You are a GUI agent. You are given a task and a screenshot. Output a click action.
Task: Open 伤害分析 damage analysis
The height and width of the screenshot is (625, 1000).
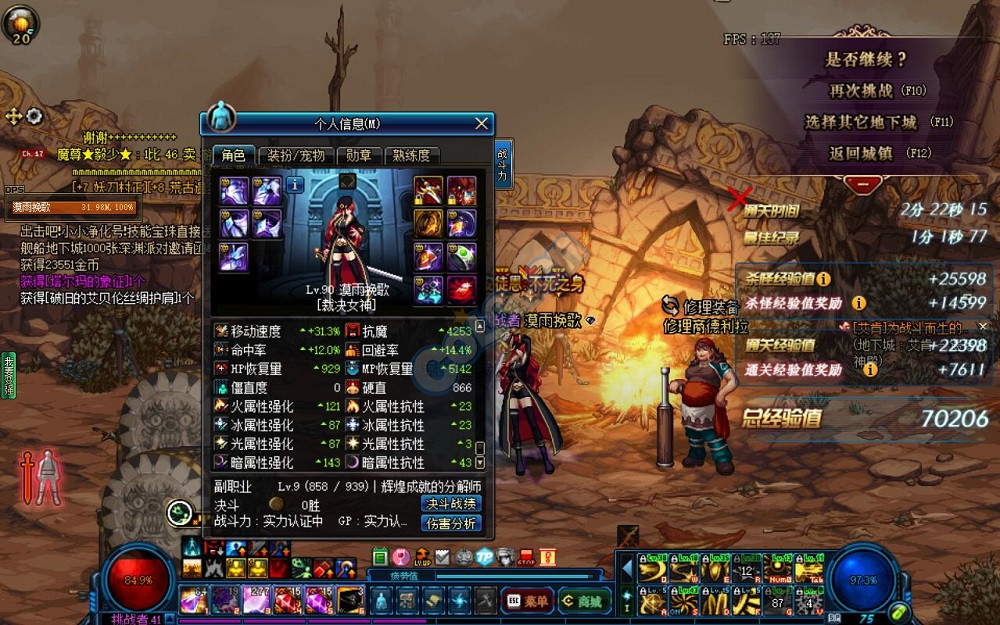pyautogui.click(x=451, y=523)
